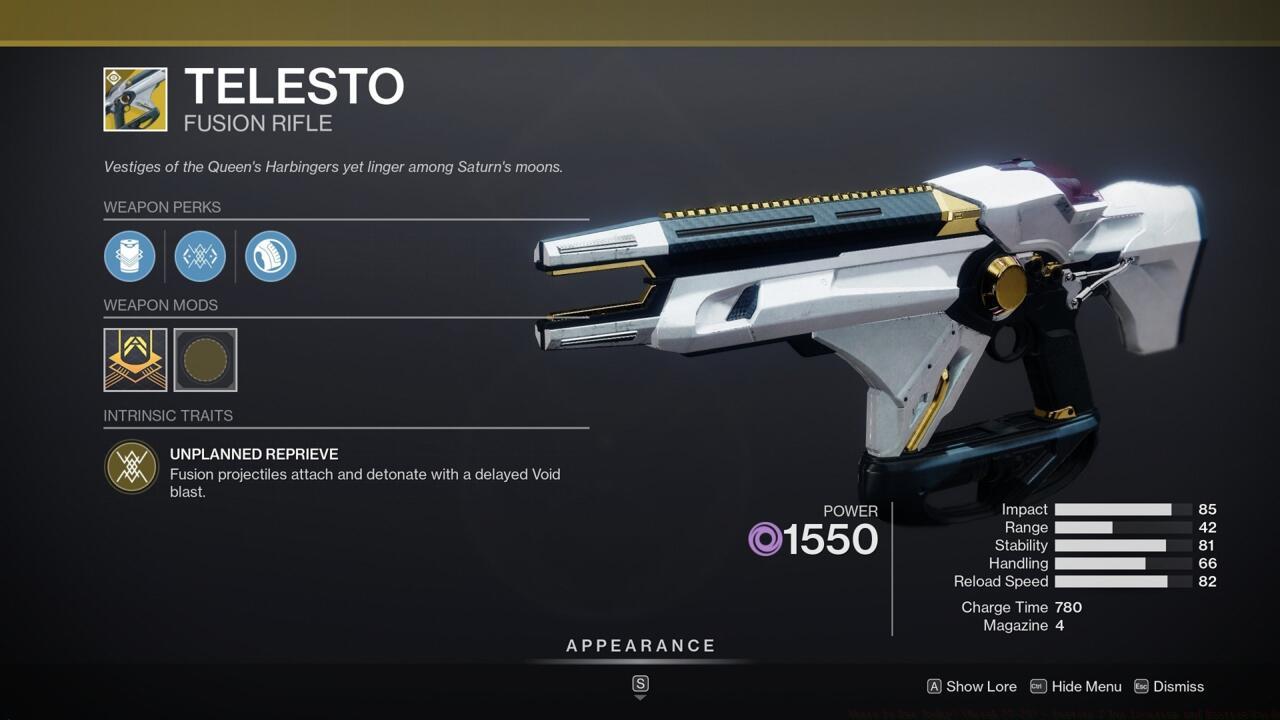
Task: Click the A button prompt beside Show Lore
Action: (x=933, y=687)
